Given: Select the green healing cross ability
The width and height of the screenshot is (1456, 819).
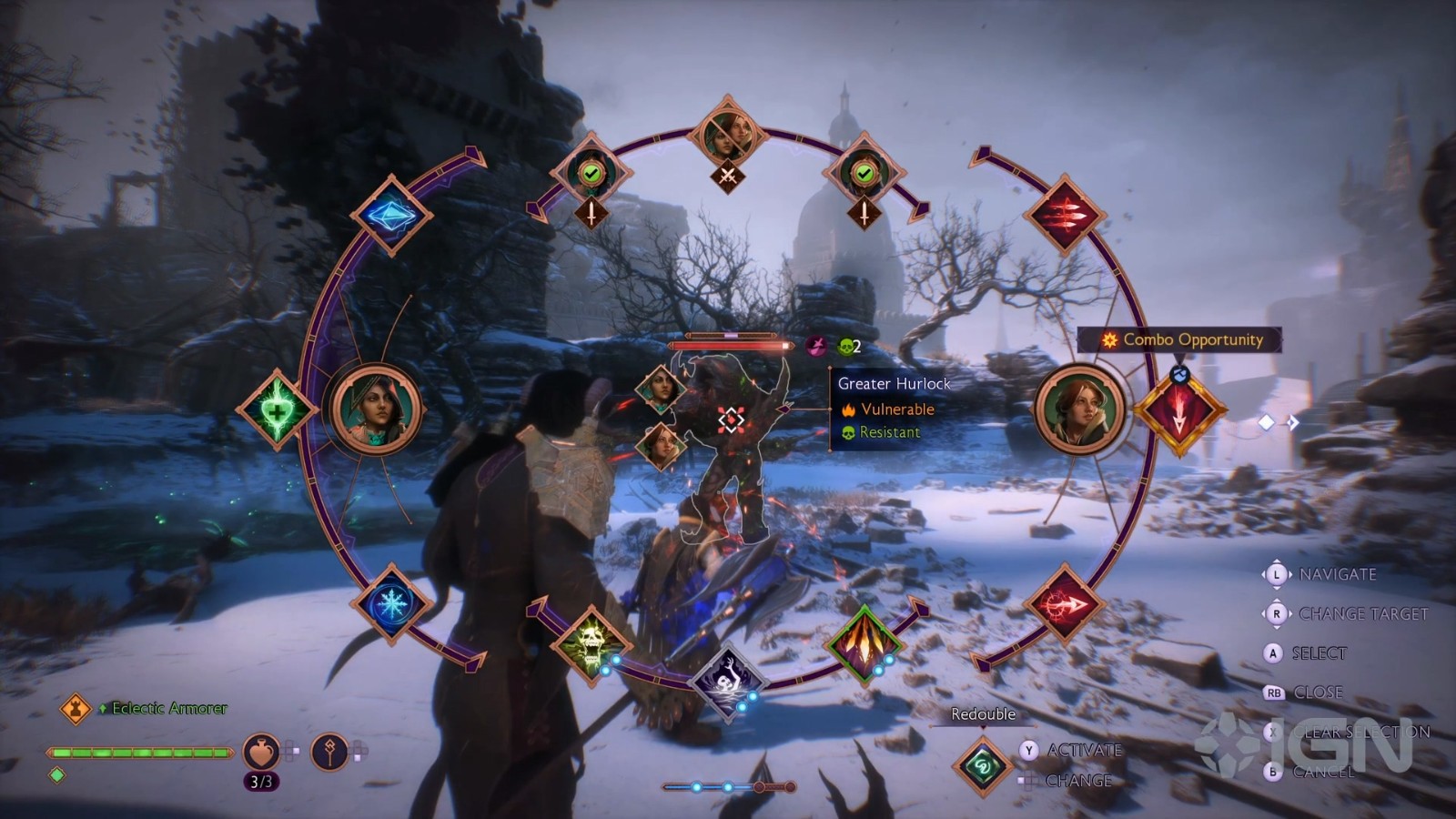Looking at the screenshot, I should [276, 410].
